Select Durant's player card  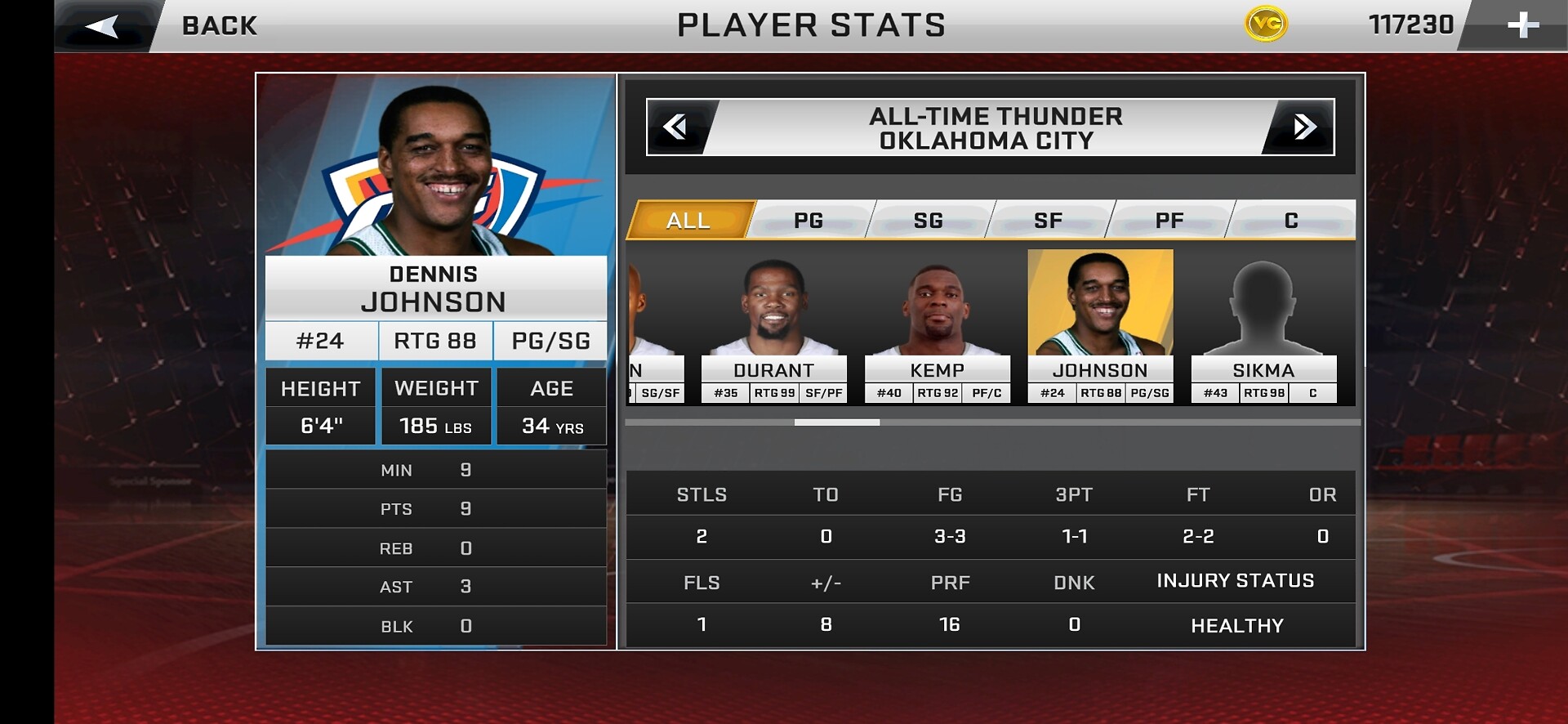tap(773, 327)
